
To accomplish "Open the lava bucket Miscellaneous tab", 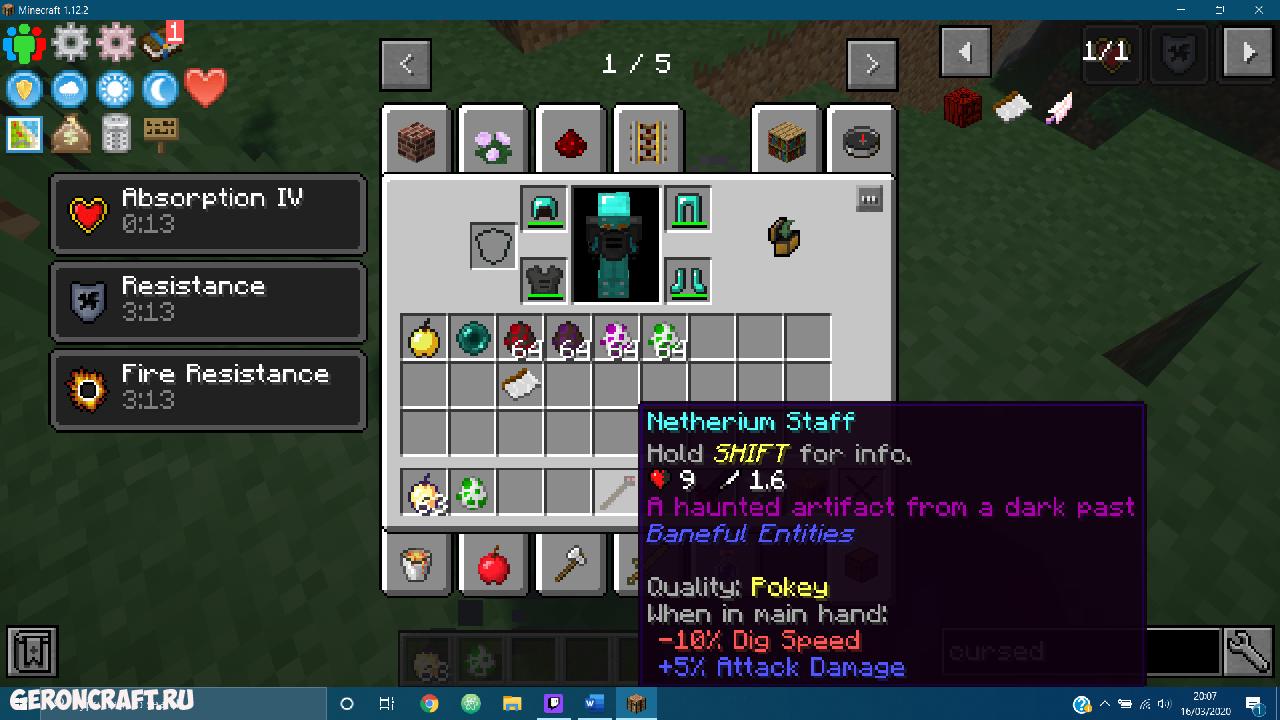I will pos(417,567).
